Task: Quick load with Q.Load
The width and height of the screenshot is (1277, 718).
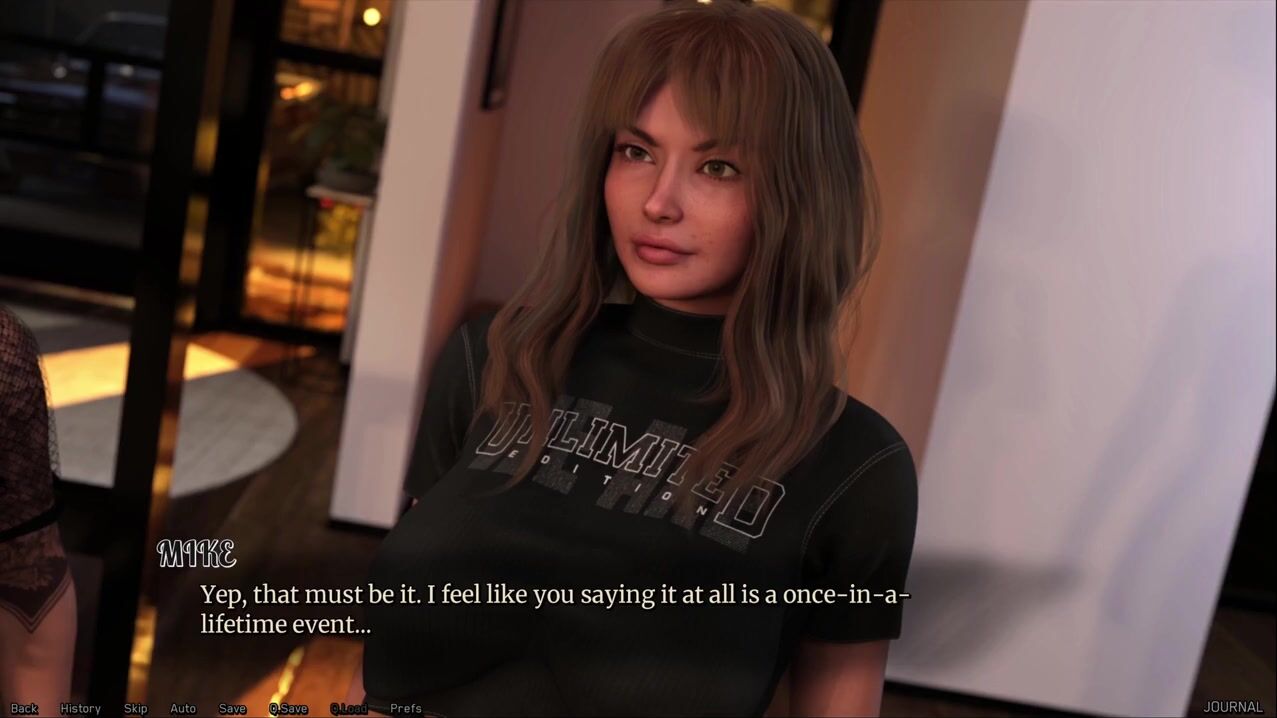Action: click(x=348, y=708)
